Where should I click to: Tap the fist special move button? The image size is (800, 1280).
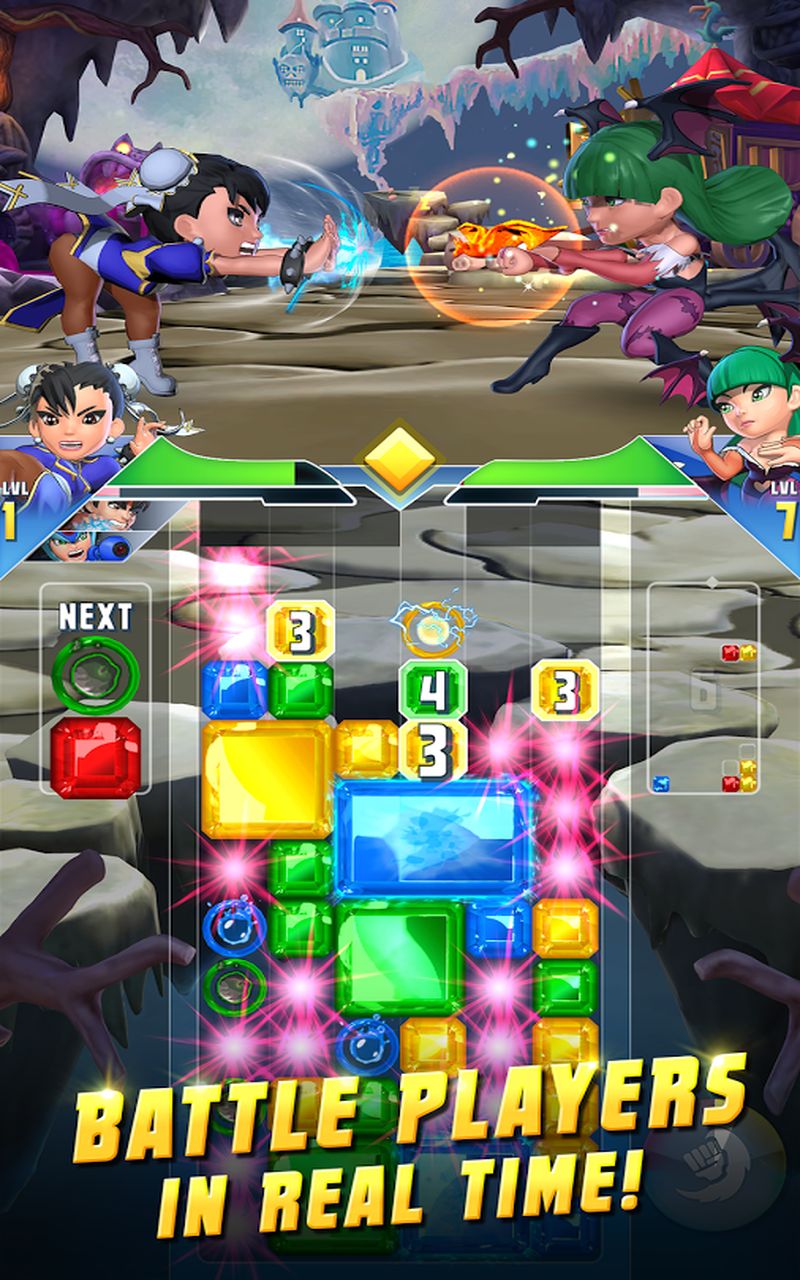pos(713,1167)
